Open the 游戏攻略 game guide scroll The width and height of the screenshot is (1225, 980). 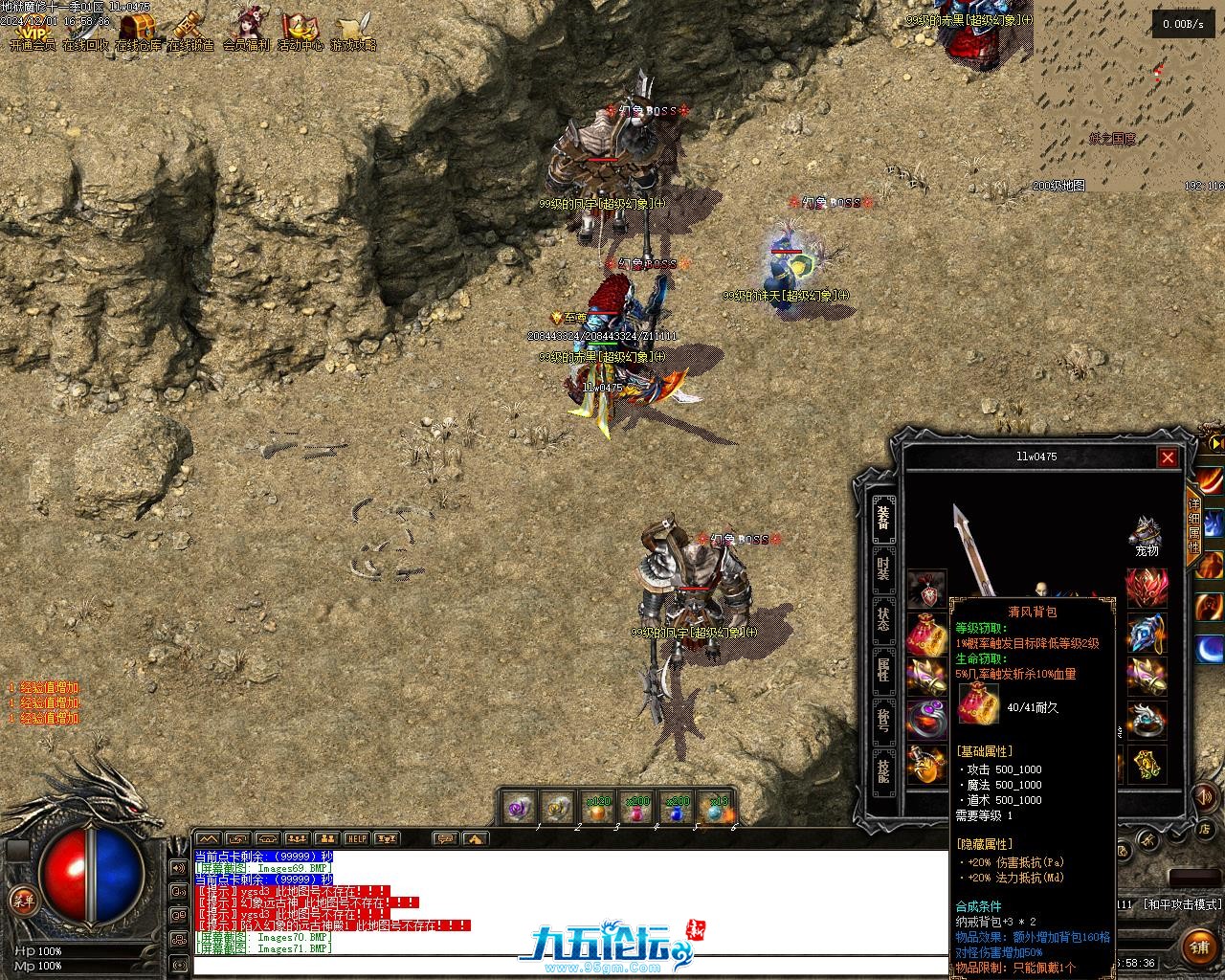tap(353, 32)
